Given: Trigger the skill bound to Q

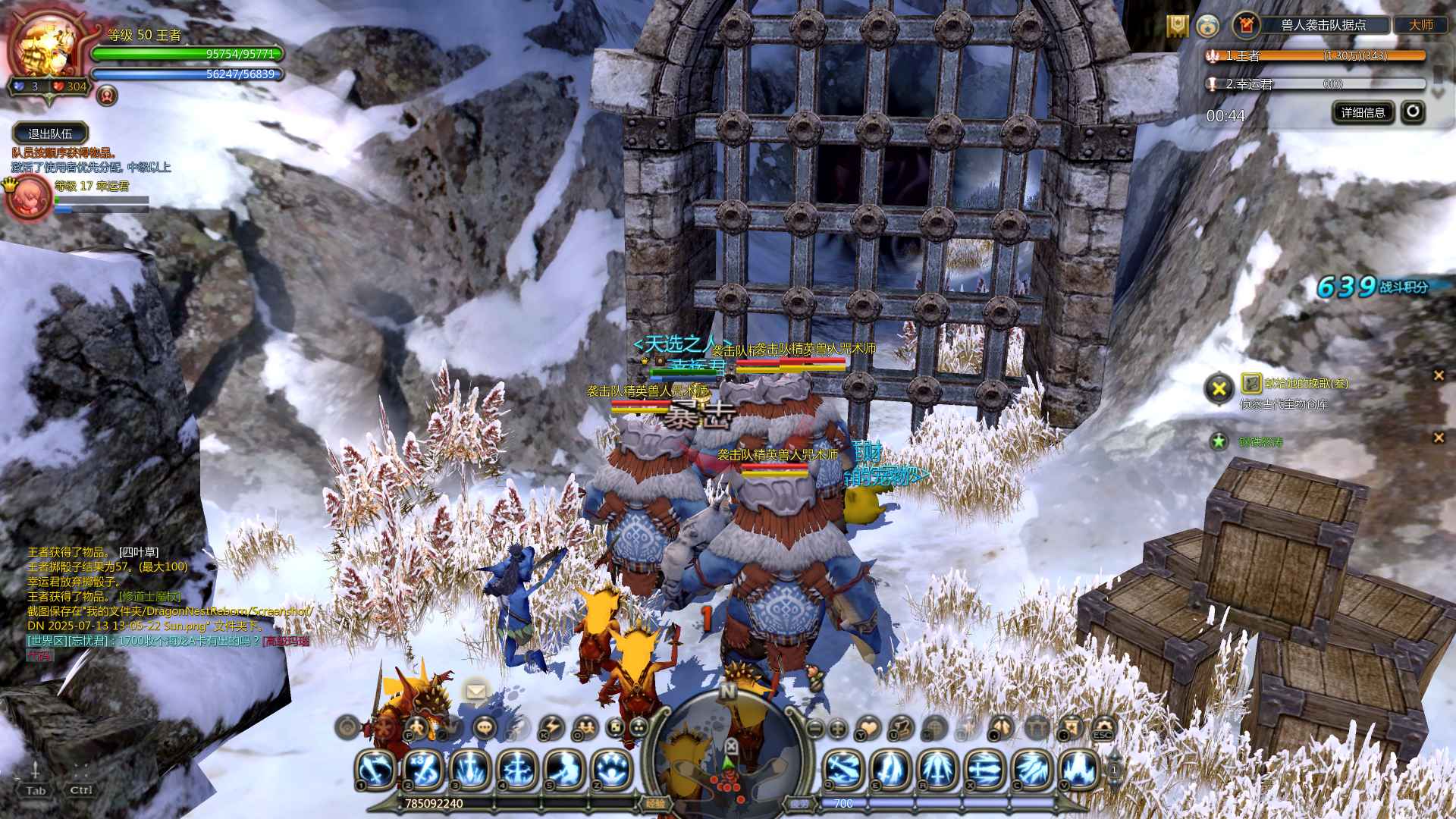Looking at the screenshot, I should (x=843, y=769).
